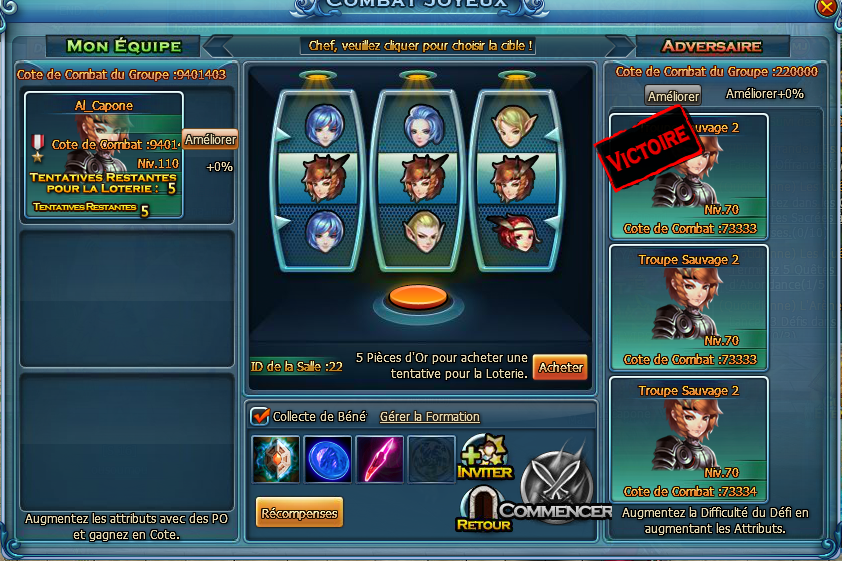Select the Al_Capone team member card
The image size is (842, 561).
tap(103, 155)
